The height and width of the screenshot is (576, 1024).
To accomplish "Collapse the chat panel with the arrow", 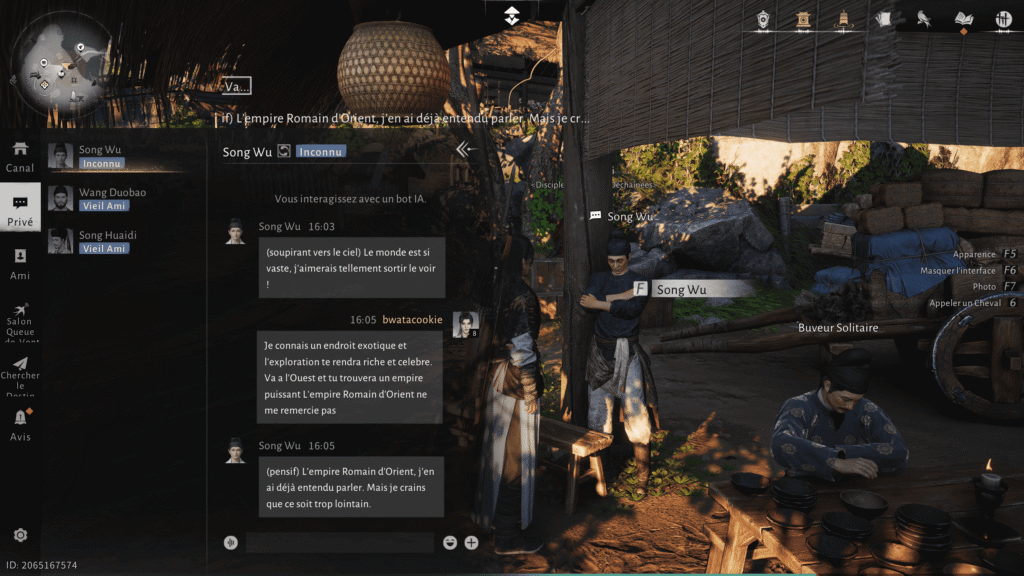I will coord(465,150).
